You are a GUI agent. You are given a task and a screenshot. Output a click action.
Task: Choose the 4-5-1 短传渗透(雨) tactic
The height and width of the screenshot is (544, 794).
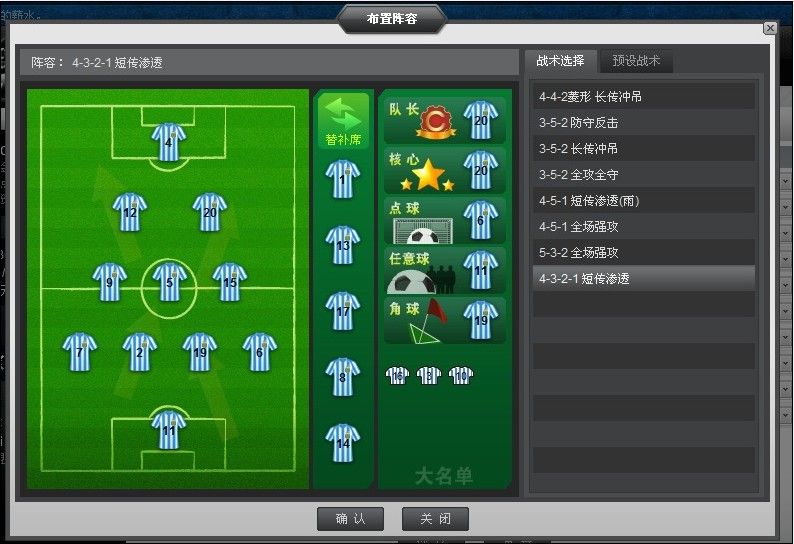click(643, 201)
